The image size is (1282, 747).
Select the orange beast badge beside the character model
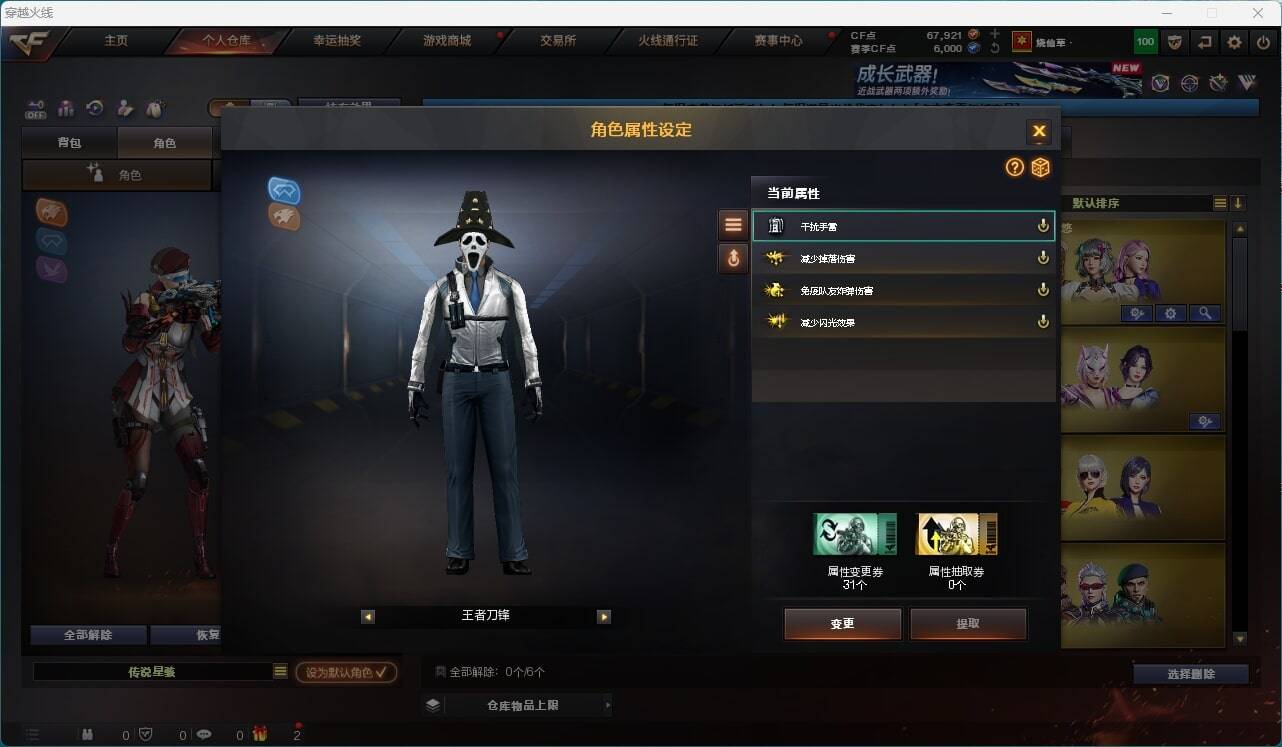284,219
